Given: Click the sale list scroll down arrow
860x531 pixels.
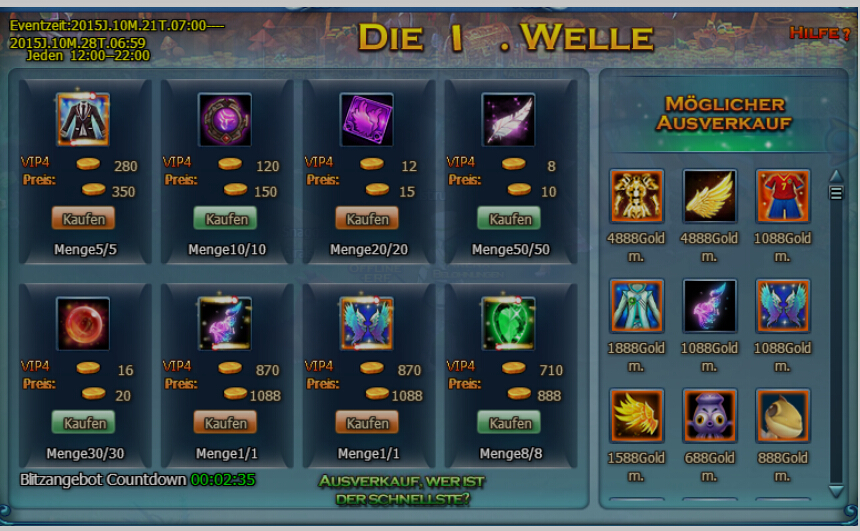Looking at the screenshot, I should (x=836, y=490).
